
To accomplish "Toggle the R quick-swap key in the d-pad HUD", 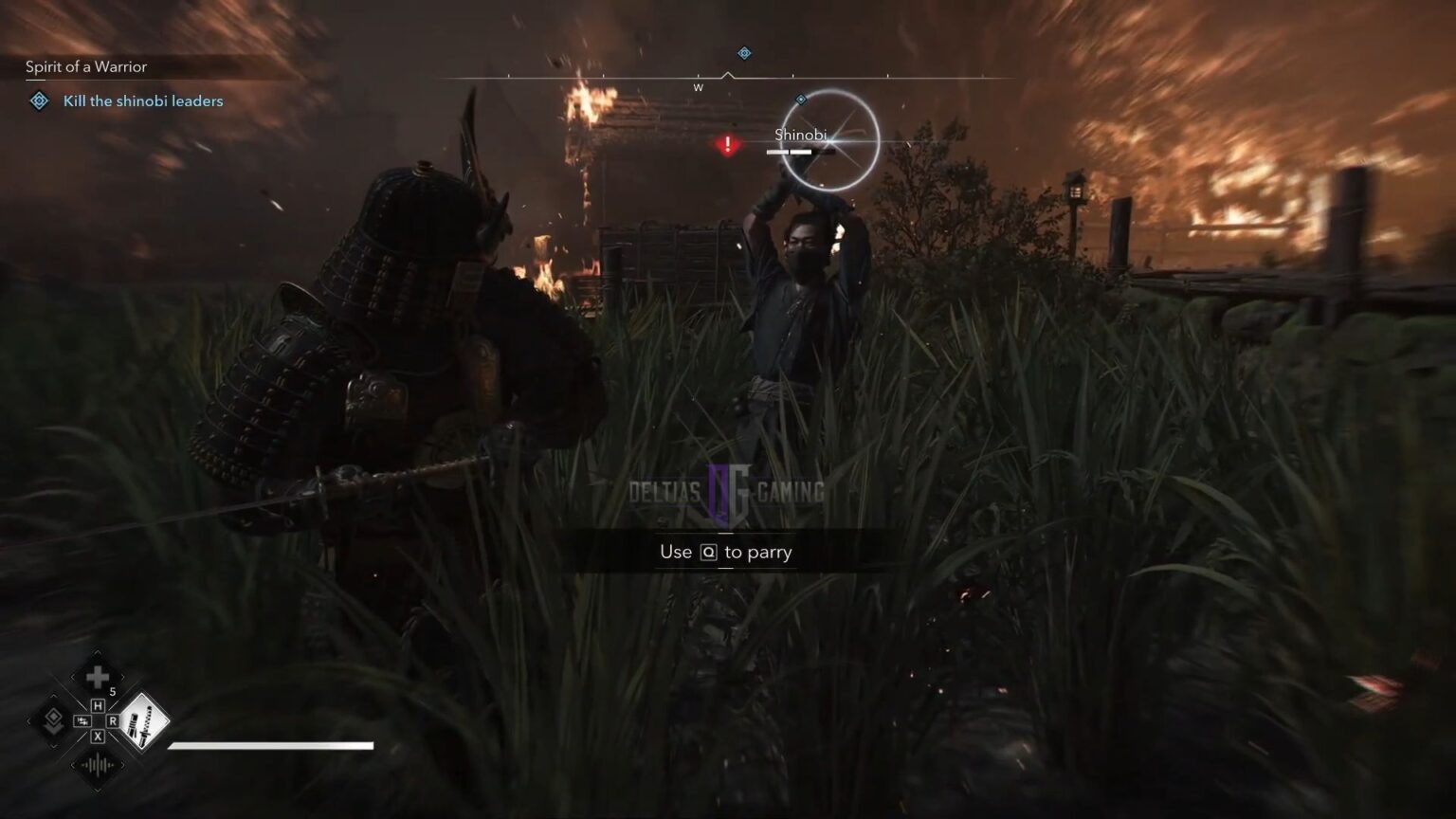I will [113, 719].
